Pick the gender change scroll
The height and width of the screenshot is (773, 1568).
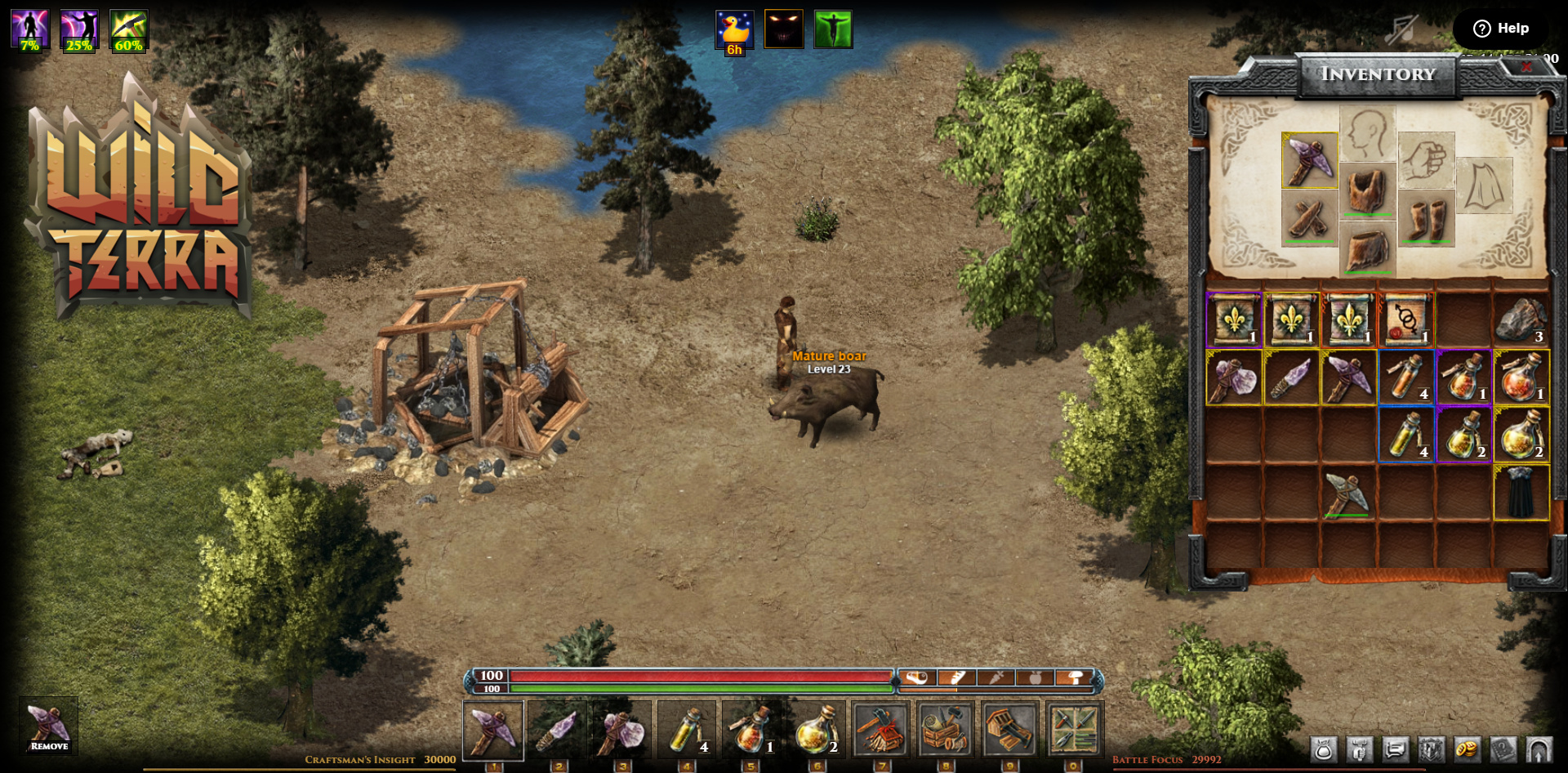pyautogui.click(x=1405, y=320)
